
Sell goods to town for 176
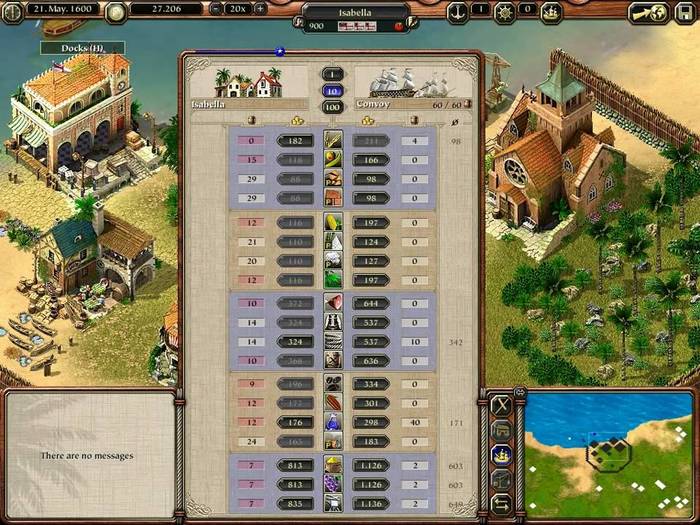[x=295, y=422]
